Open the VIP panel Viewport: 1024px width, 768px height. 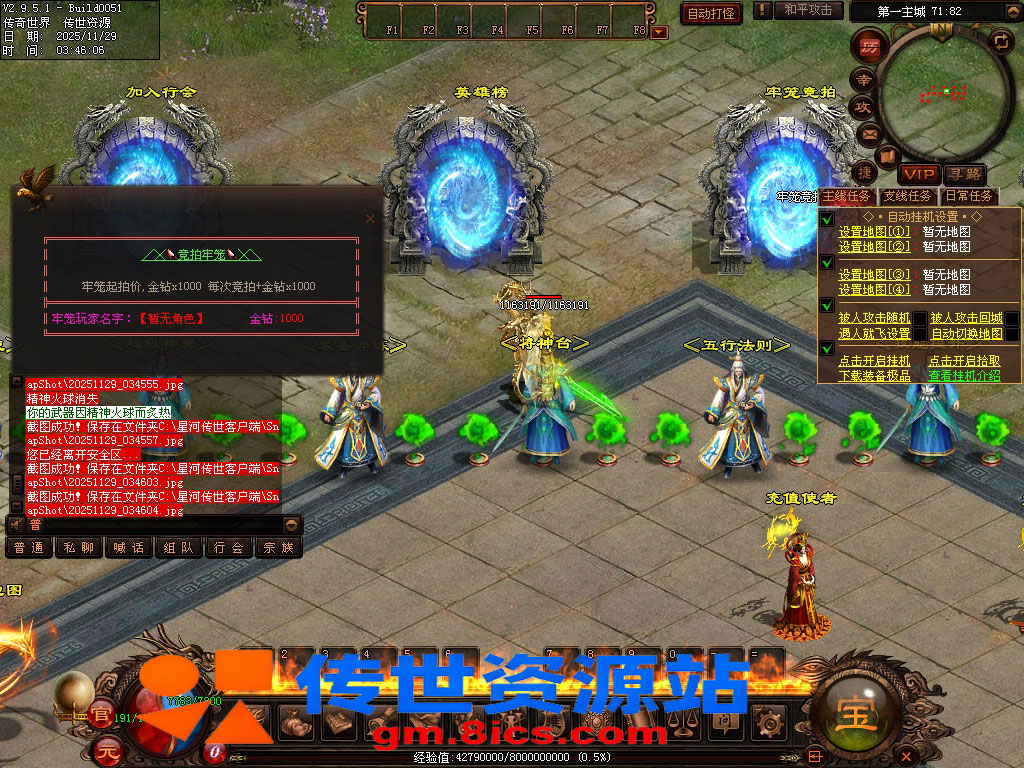pos(917,174)
